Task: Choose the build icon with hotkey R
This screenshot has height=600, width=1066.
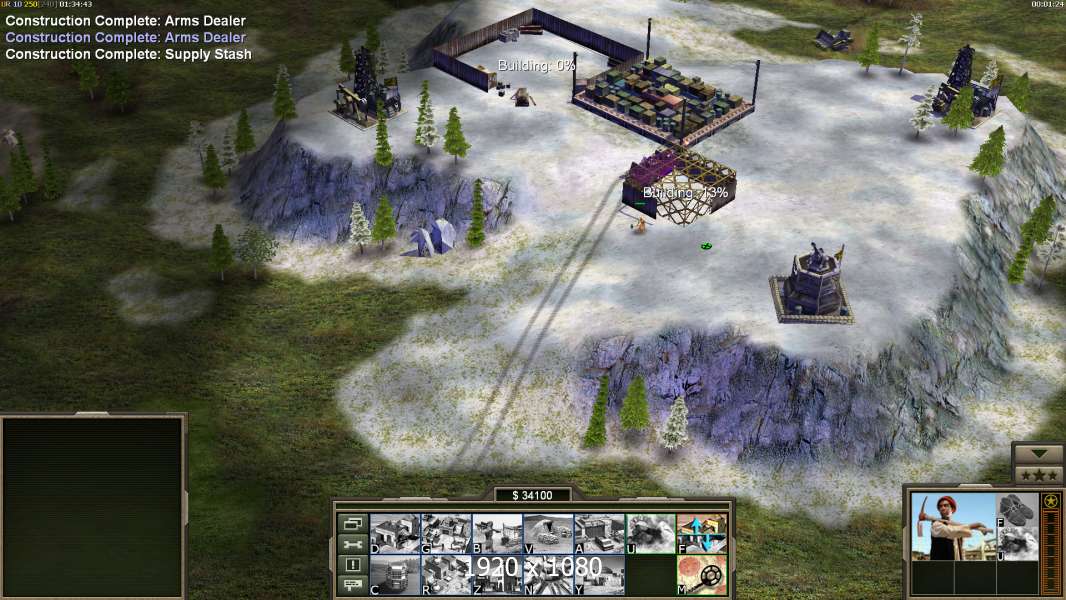Action: point(446,575)
